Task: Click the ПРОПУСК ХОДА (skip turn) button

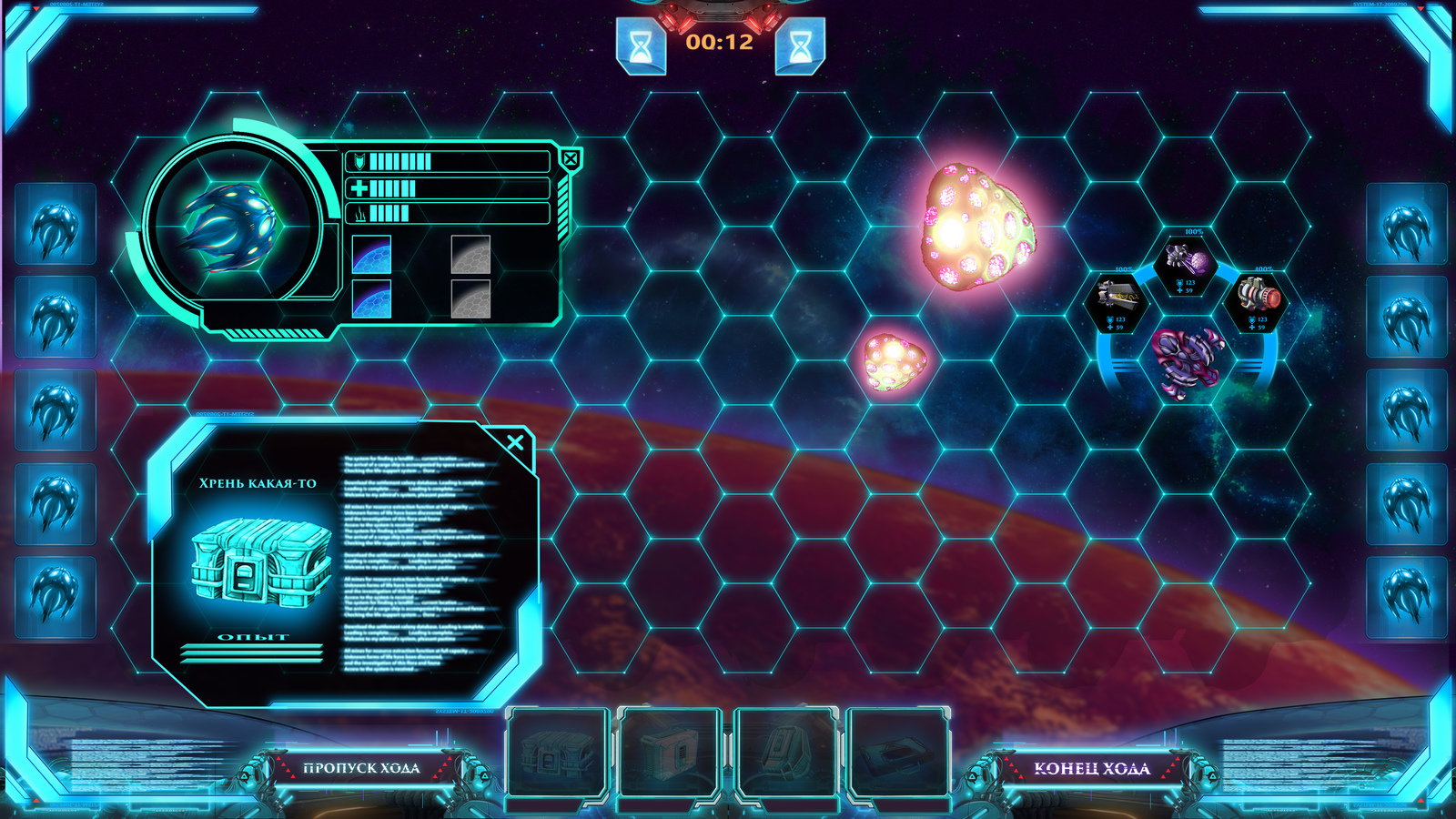Action: (x=361, y=768)
